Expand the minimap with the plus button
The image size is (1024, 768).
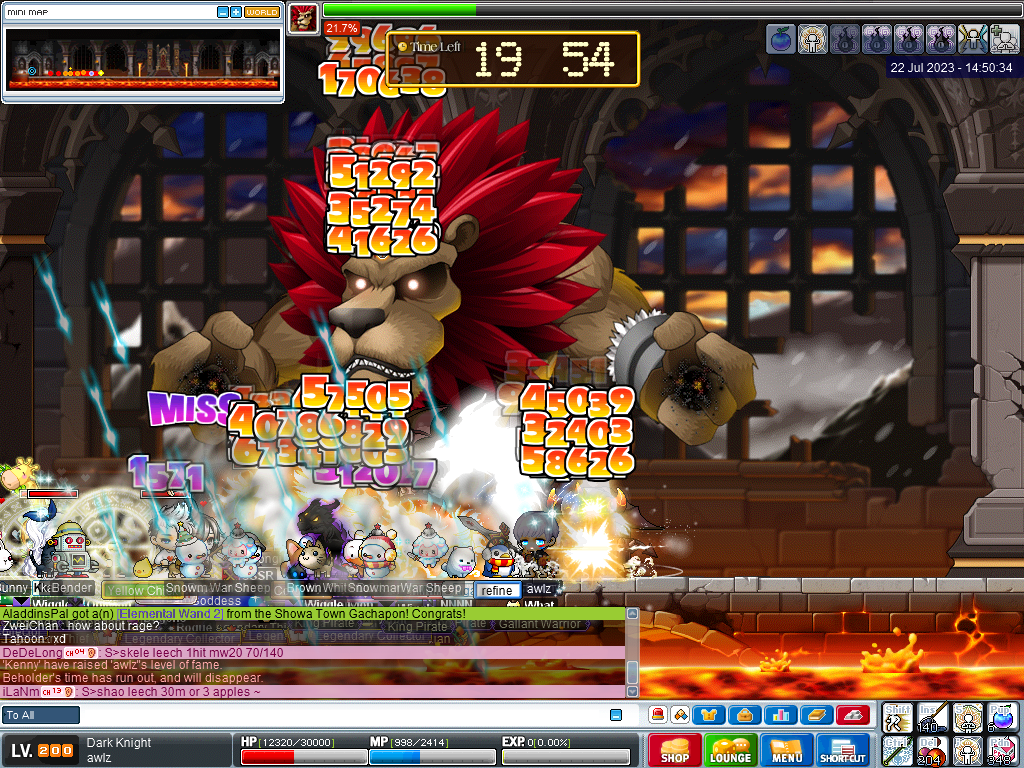click(x=236, y=12)
